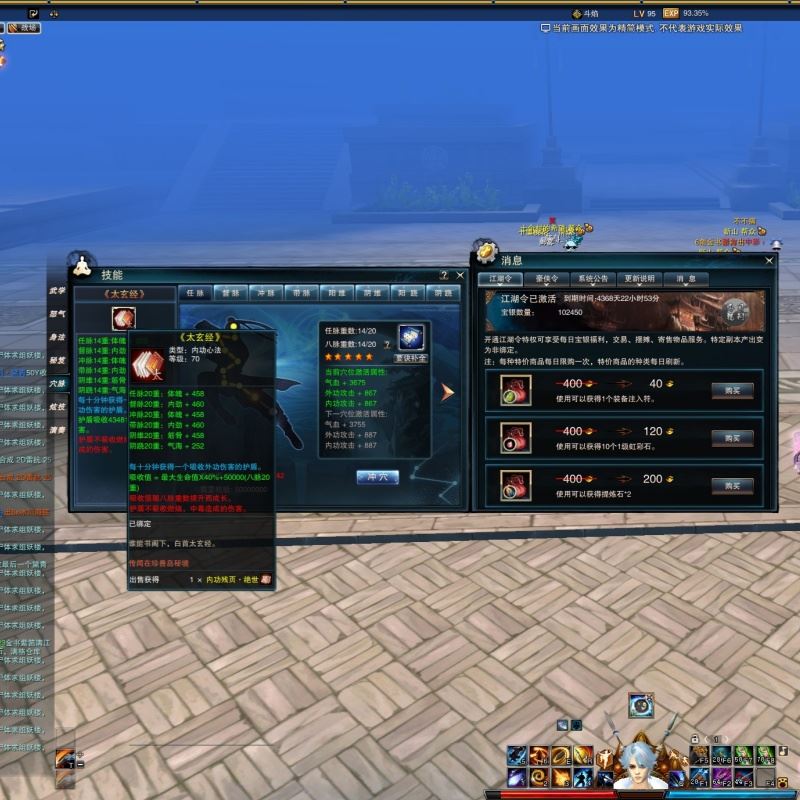
Task: Select the 江湖令 tab
Action: tap(500, 279)
